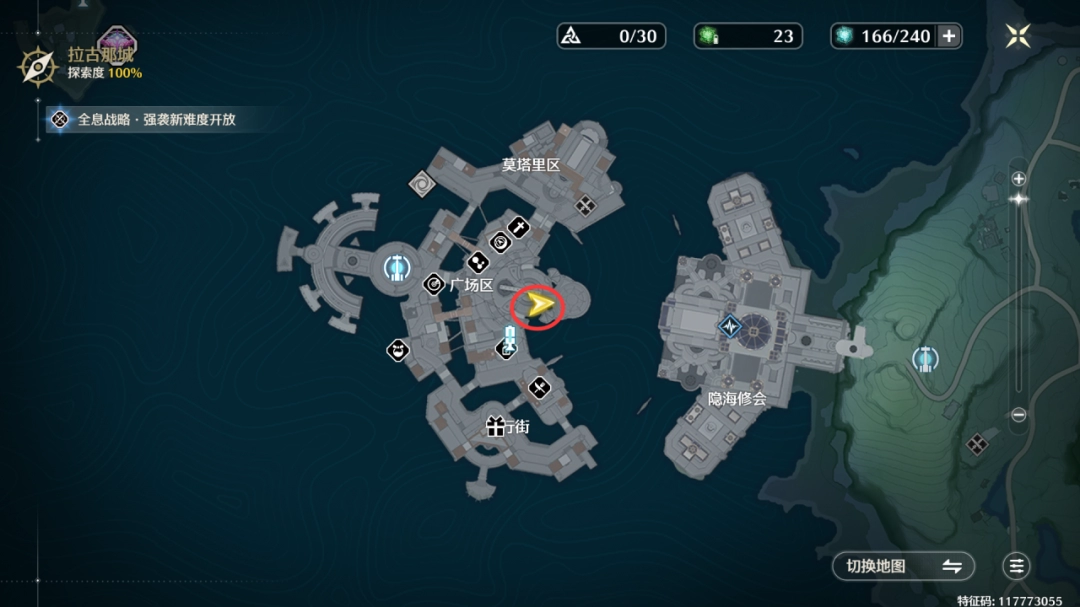Image resolution: width=1080 pixels, height=607 pixels.
Task: Add more waveplates with the plus button
Action: 949,36
